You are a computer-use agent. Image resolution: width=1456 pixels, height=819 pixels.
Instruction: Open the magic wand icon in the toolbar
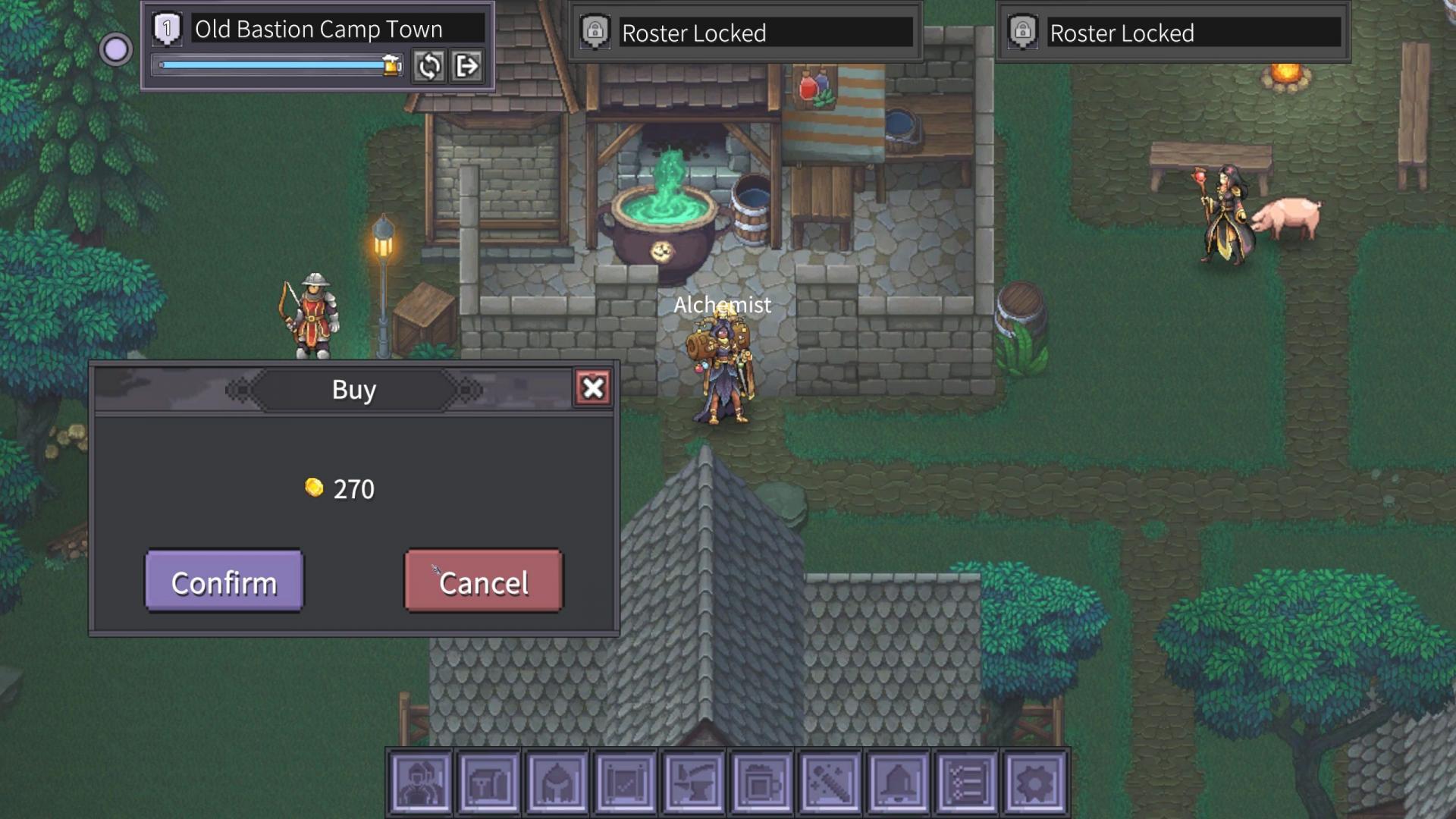click(x=830, y=783)
